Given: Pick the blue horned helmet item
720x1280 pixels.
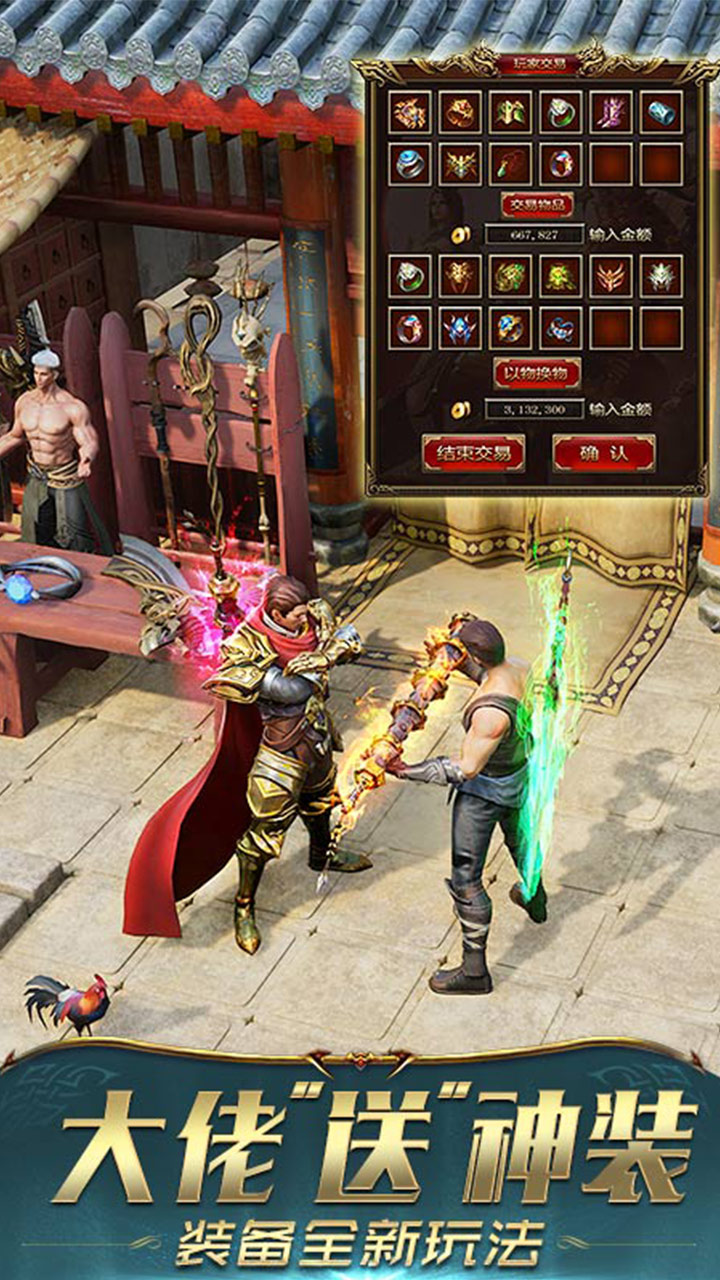Looking at the screenshot, I should pyautogui.click(x=460, y=327).
